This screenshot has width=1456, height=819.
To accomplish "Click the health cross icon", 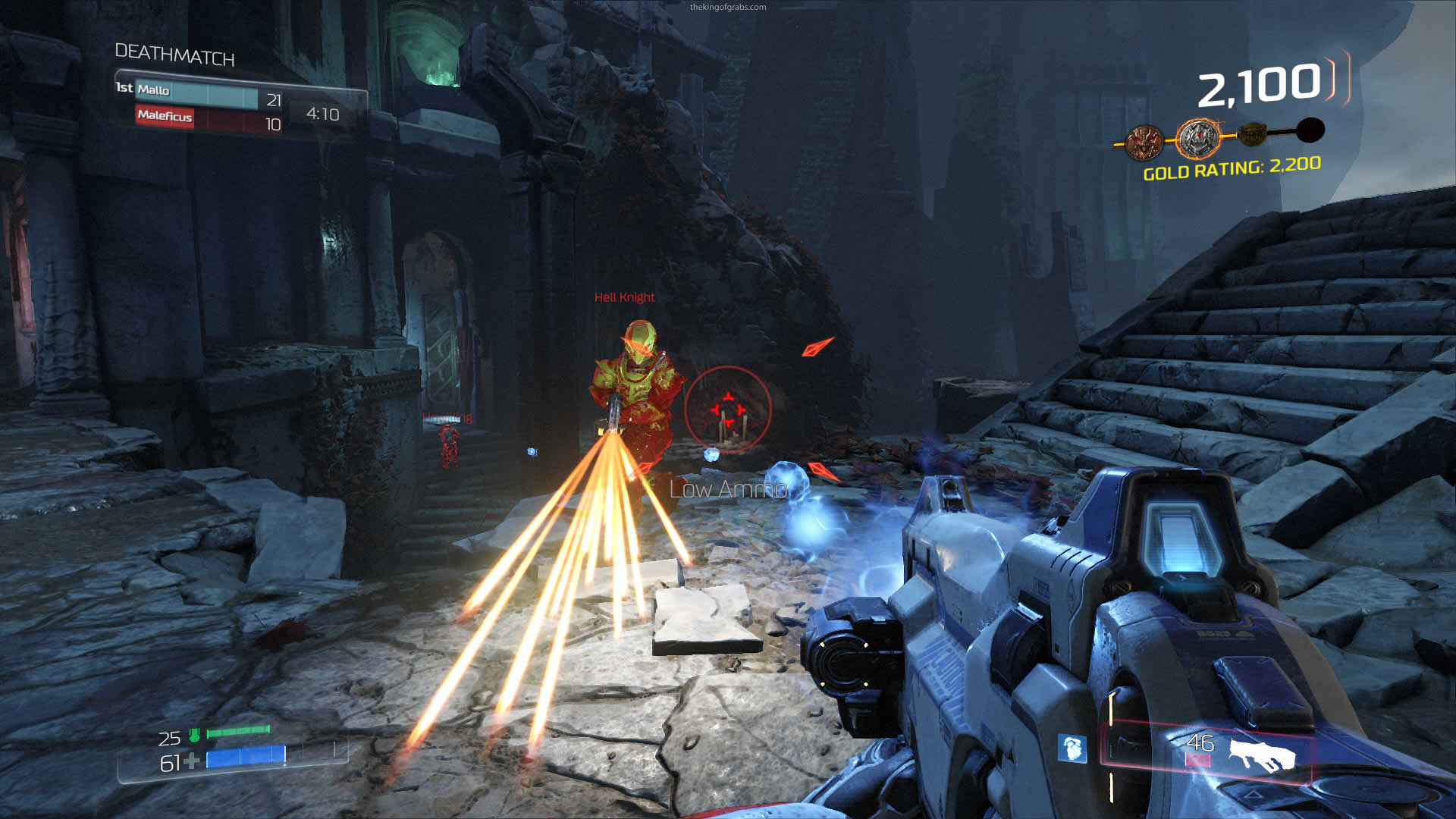I will coord(192,761).
